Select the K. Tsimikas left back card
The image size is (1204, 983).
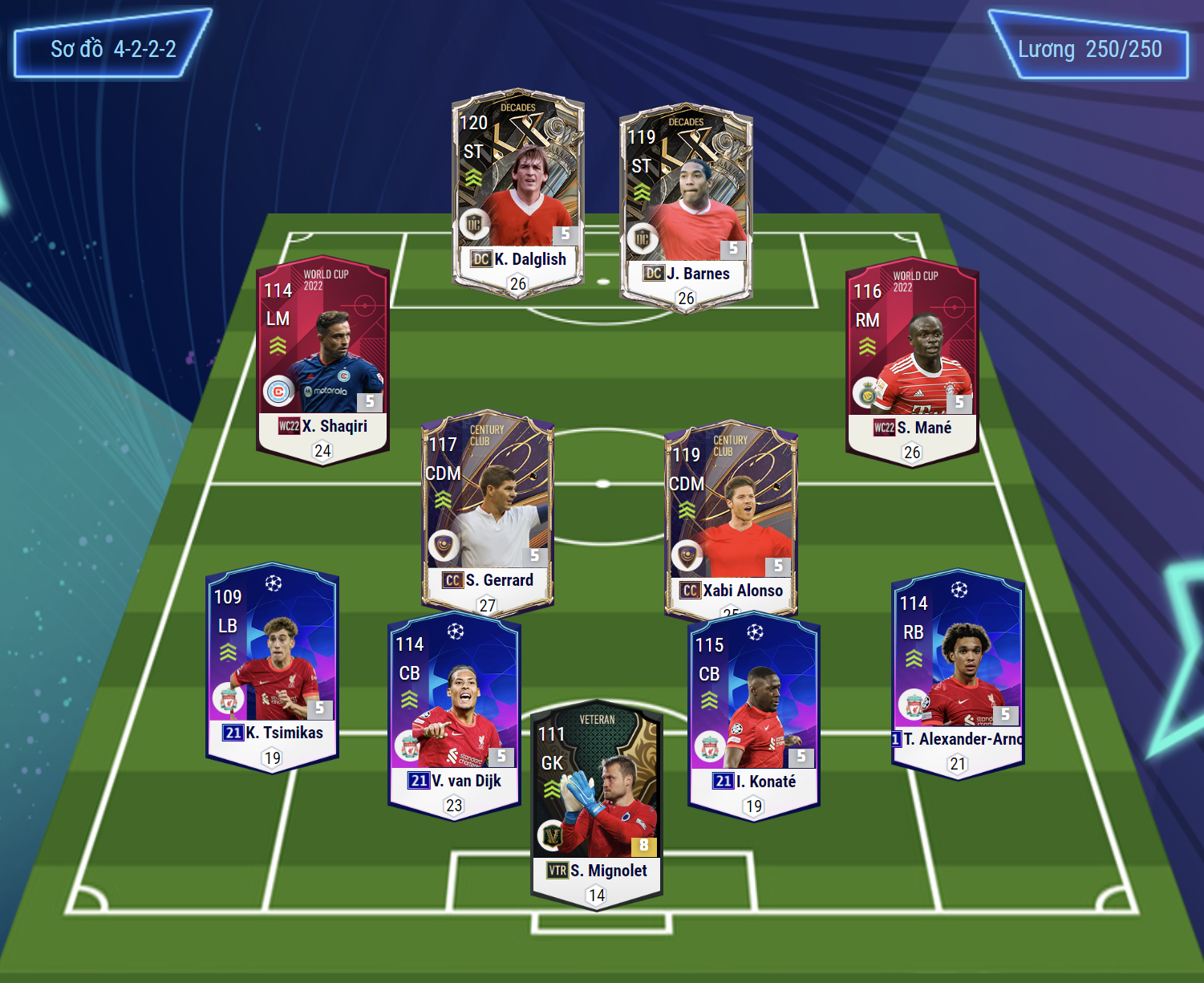(x=272, y=664)
